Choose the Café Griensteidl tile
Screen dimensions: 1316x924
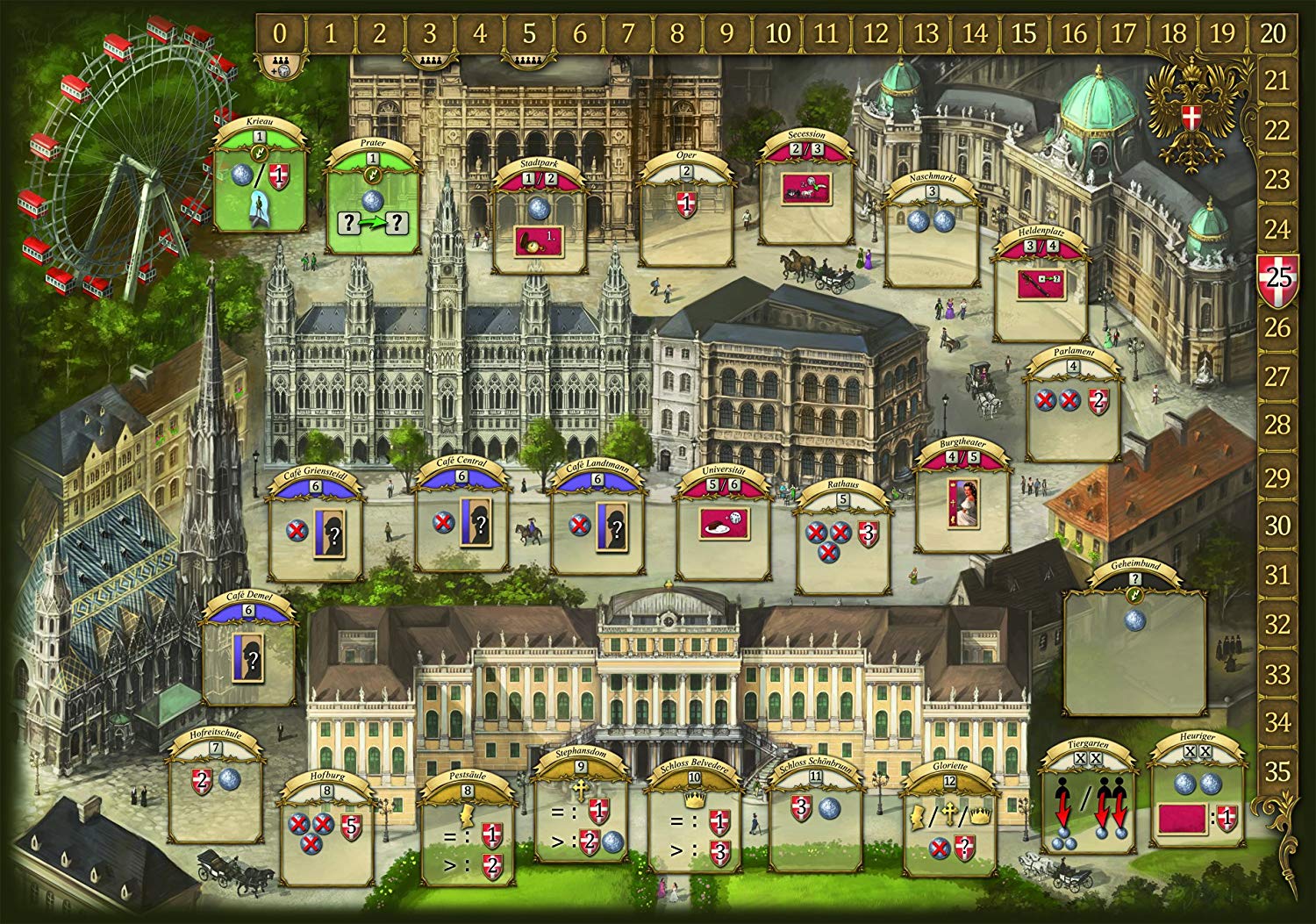pos(316,529)
